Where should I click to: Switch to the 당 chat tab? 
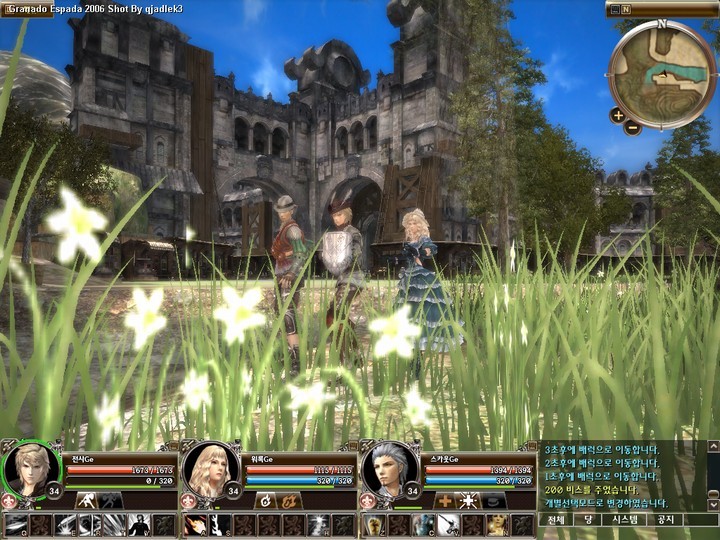point(589,520)
